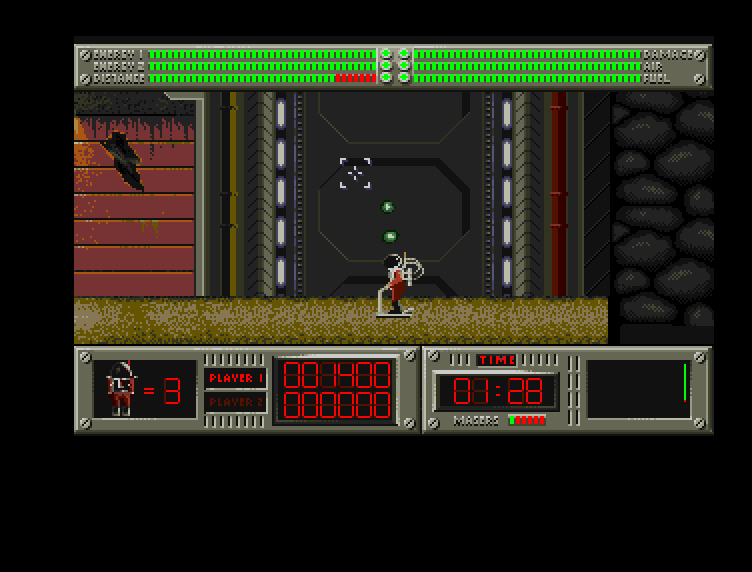Select the PLAYER 2 indicator
The image size is (752, 572).
[236, 402]
